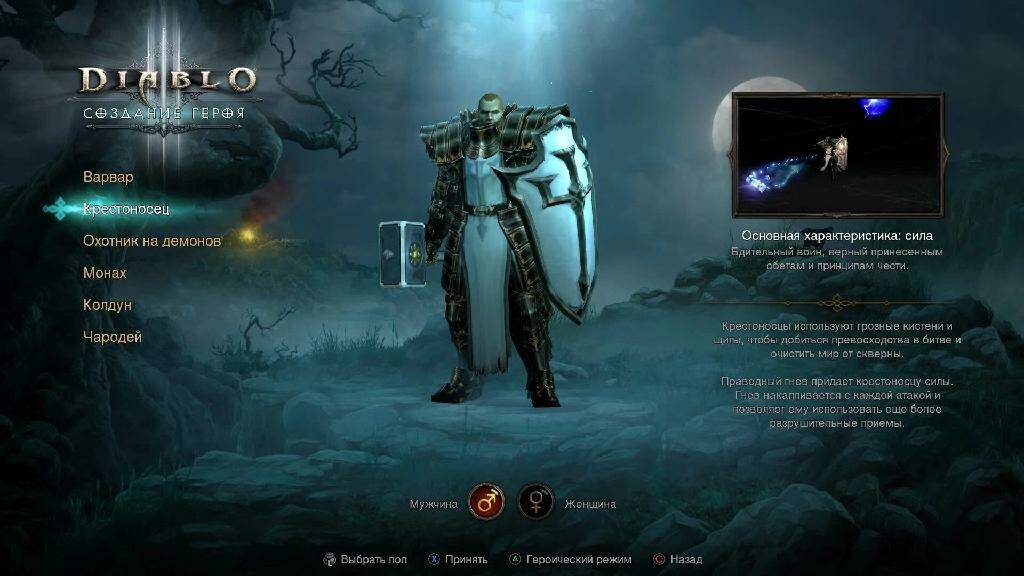
Task: Switch to the female gender icon
Action: [x=535, y=502]
